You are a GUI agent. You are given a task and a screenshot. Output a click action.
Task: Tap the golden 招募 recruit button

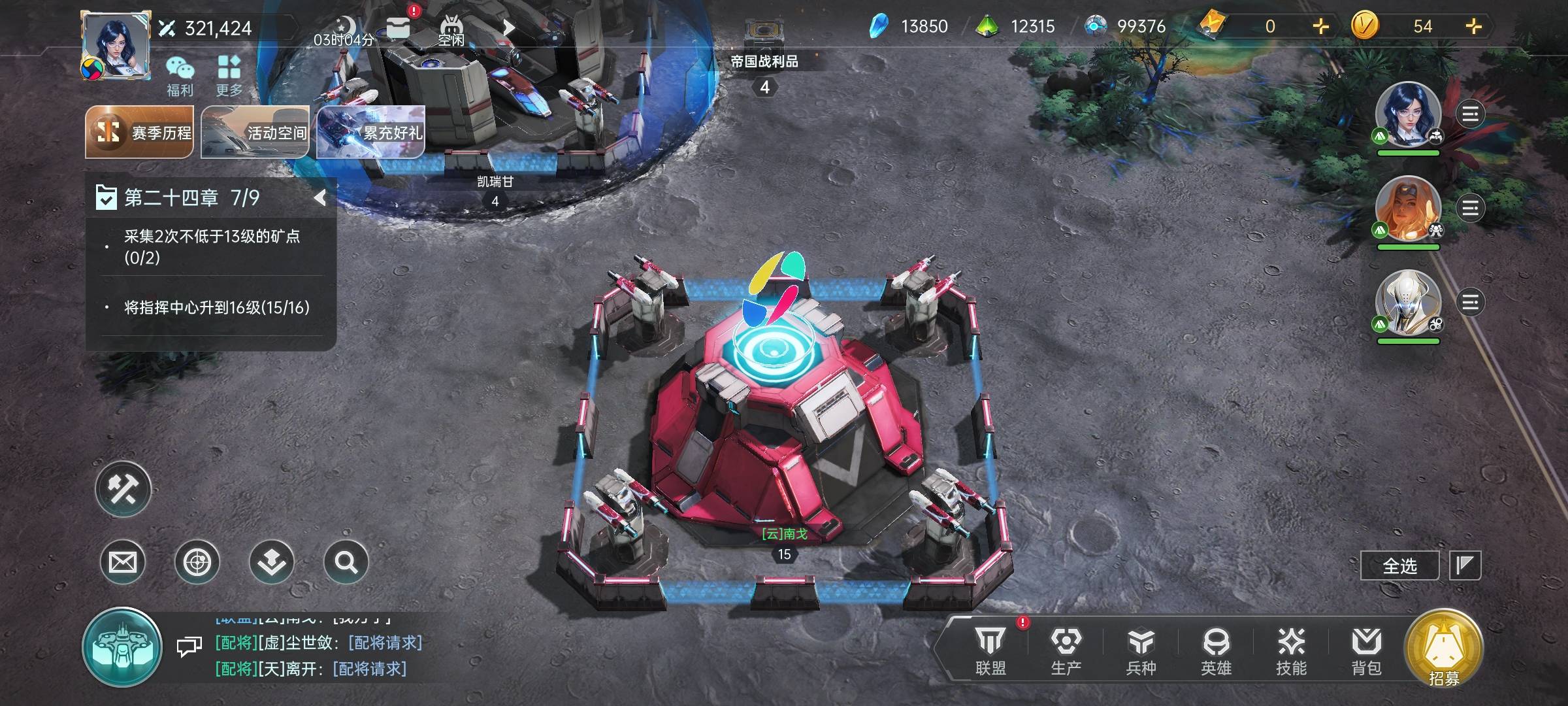pyautogui.click(x=1444, y=648)
